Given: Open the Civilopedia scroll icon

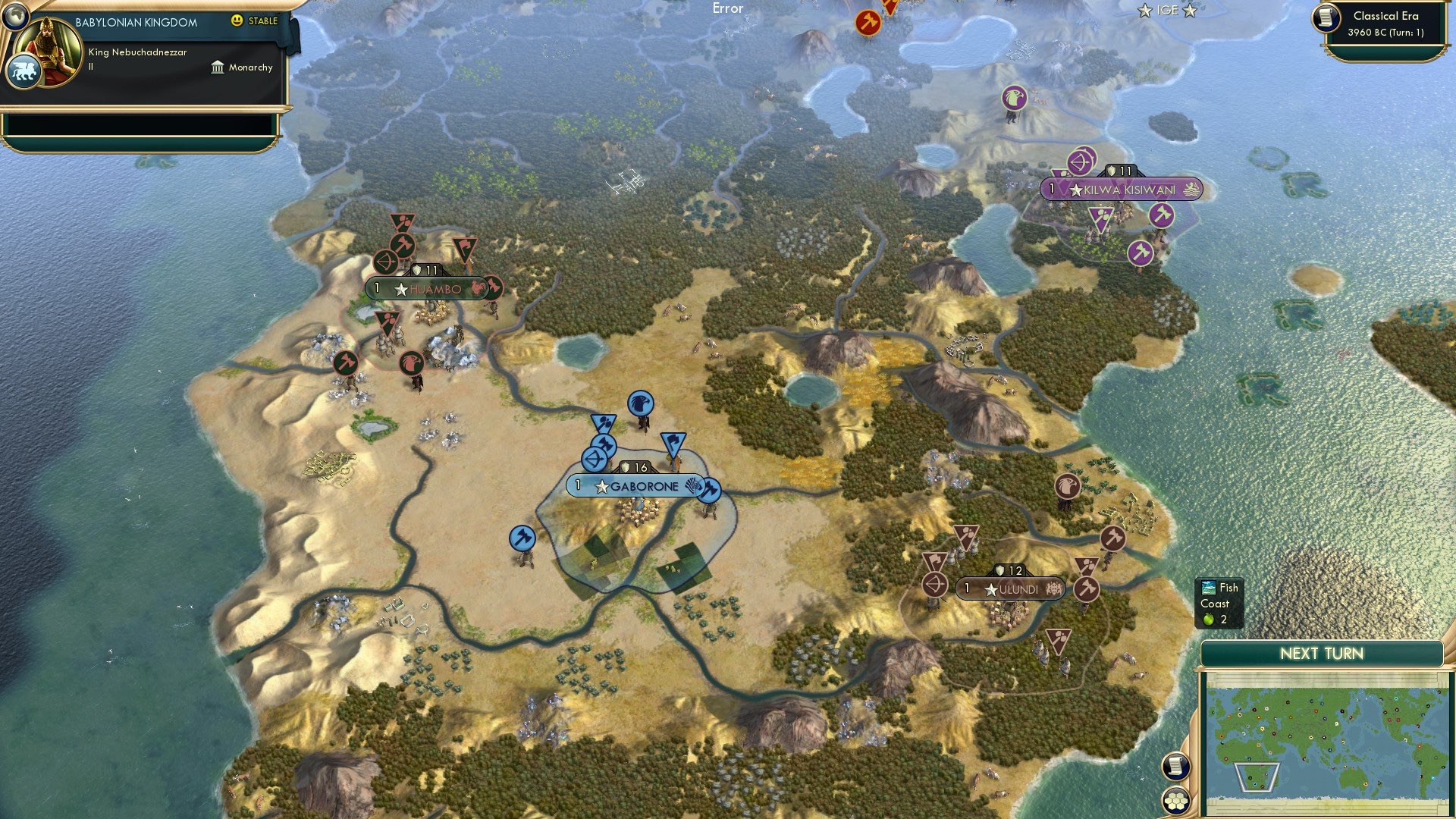Looking at the screenshot, I should [1177, 767].
